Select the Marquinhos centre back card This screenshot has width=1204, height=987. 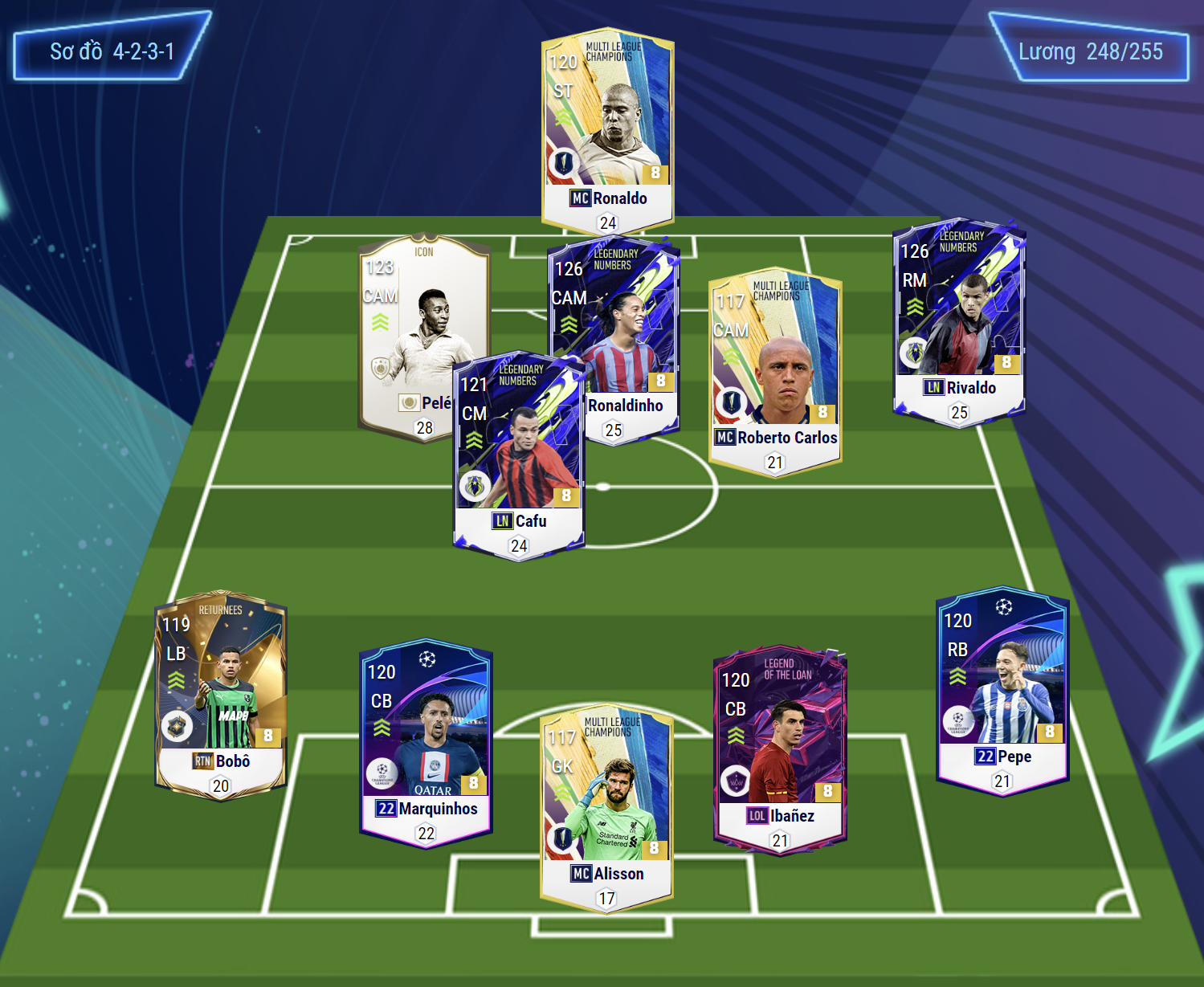pos(427,743)
